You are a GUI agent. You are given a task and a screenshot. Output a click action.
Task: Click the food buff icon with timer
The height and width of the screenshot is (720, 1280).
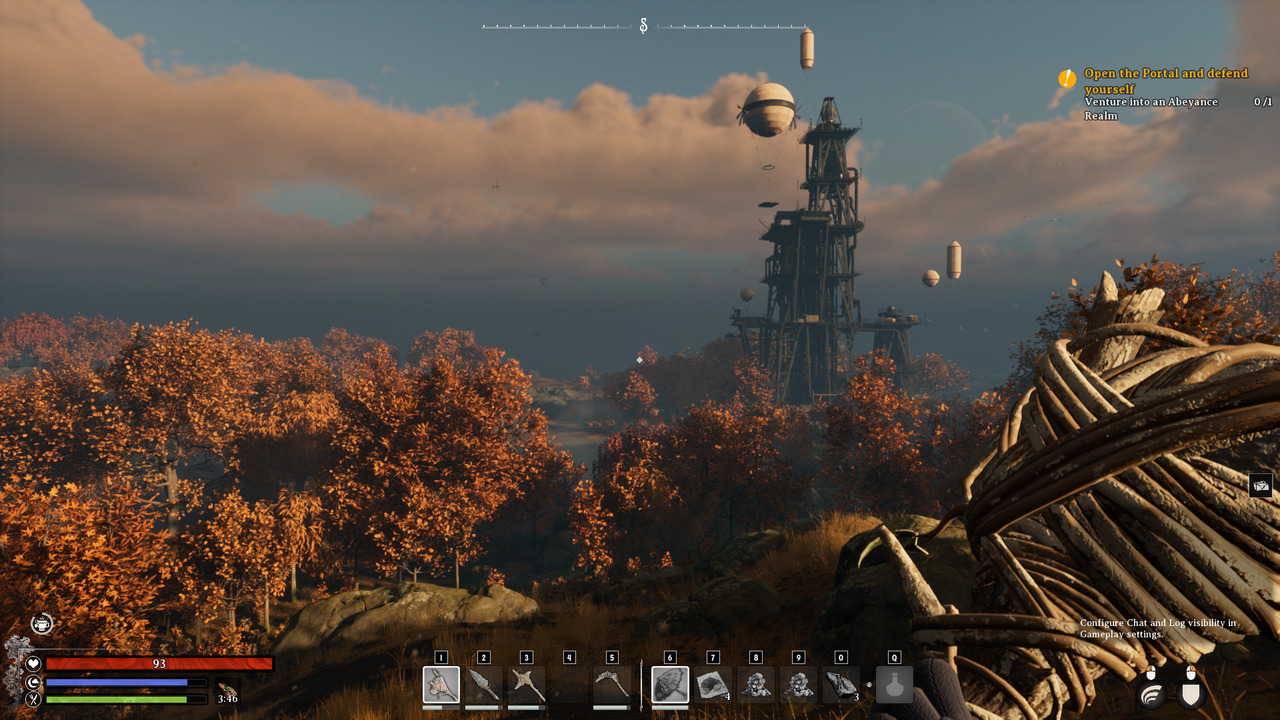click(x=227, y=690)
